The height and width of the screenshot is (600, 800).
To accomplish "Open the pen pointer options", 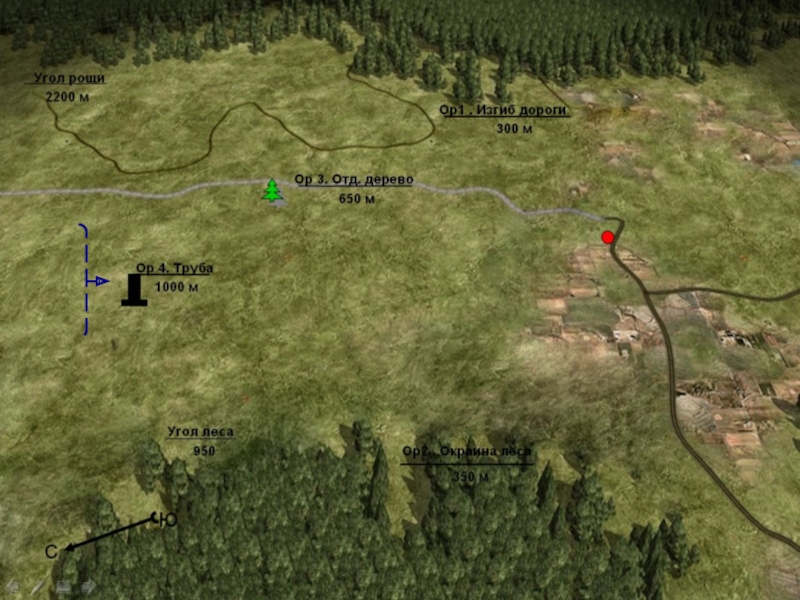I will tap(37, 586).
